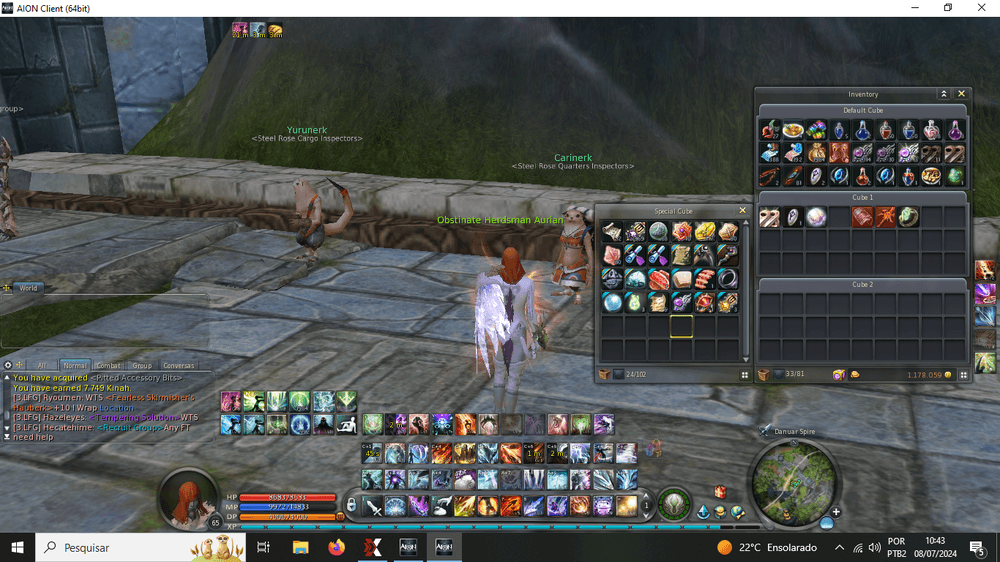Toggle the quickbar lock icon

pyautogui.click(x=351, y=505)
